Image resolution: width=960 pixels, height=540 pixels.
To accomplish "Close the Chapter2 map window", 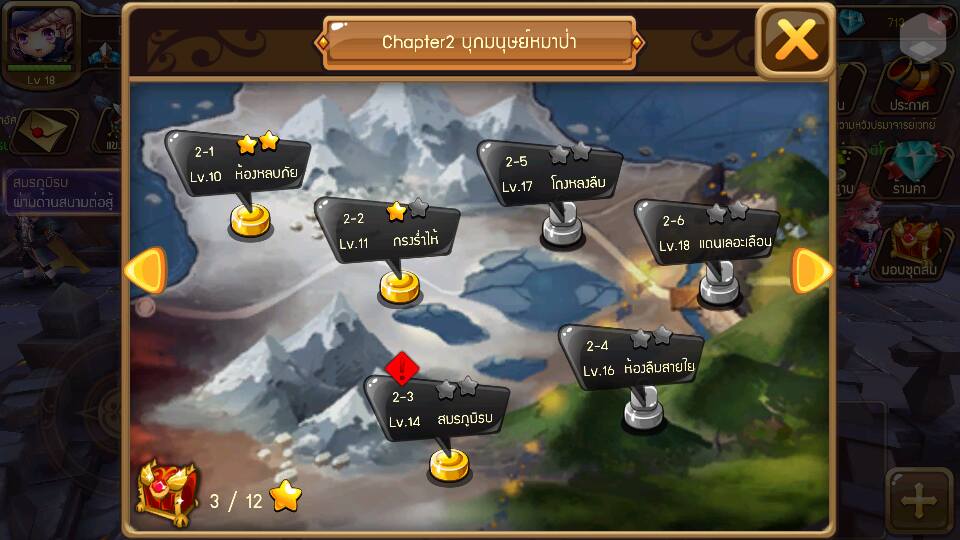I will click(x=795, y=40).
